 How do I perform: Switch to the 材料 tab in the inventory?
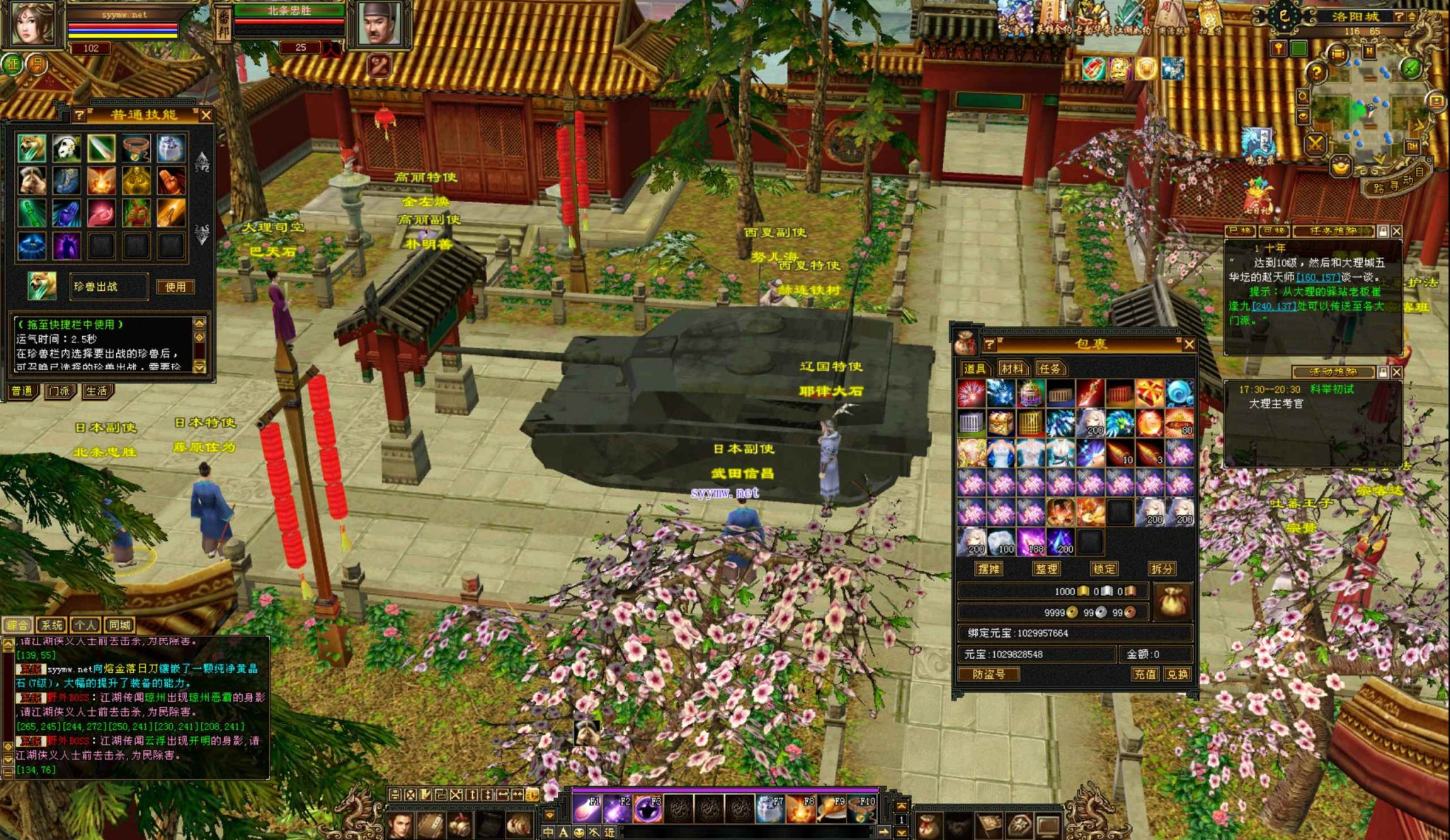(x=1014, y=367)
